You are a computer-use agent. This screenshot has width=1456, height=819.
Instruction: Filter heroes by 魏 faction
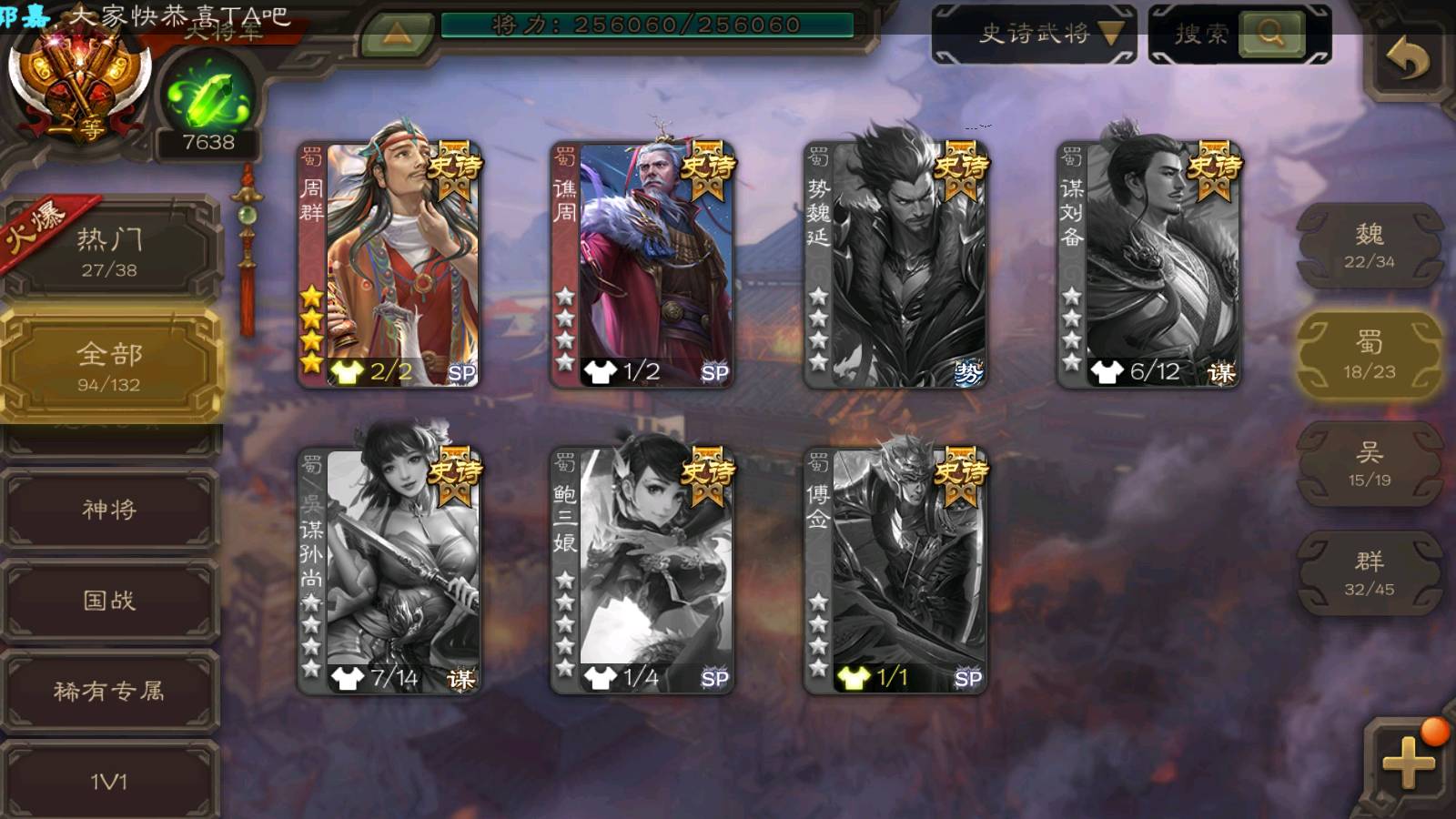1369,246
